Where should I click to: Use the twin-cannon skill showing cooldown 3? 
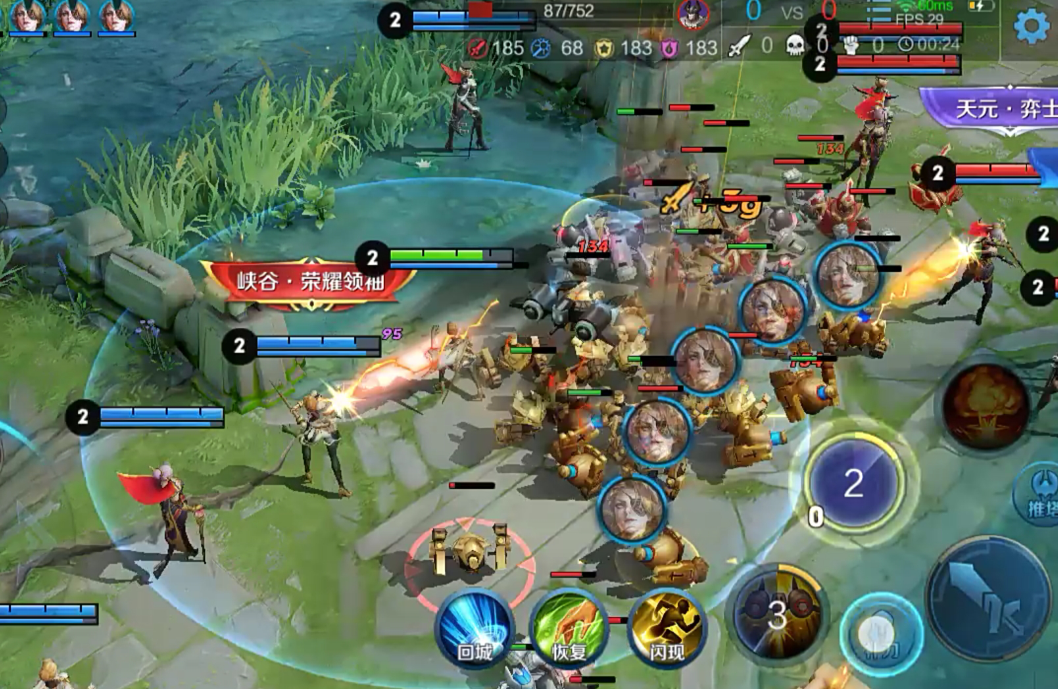tap(777, 613)
